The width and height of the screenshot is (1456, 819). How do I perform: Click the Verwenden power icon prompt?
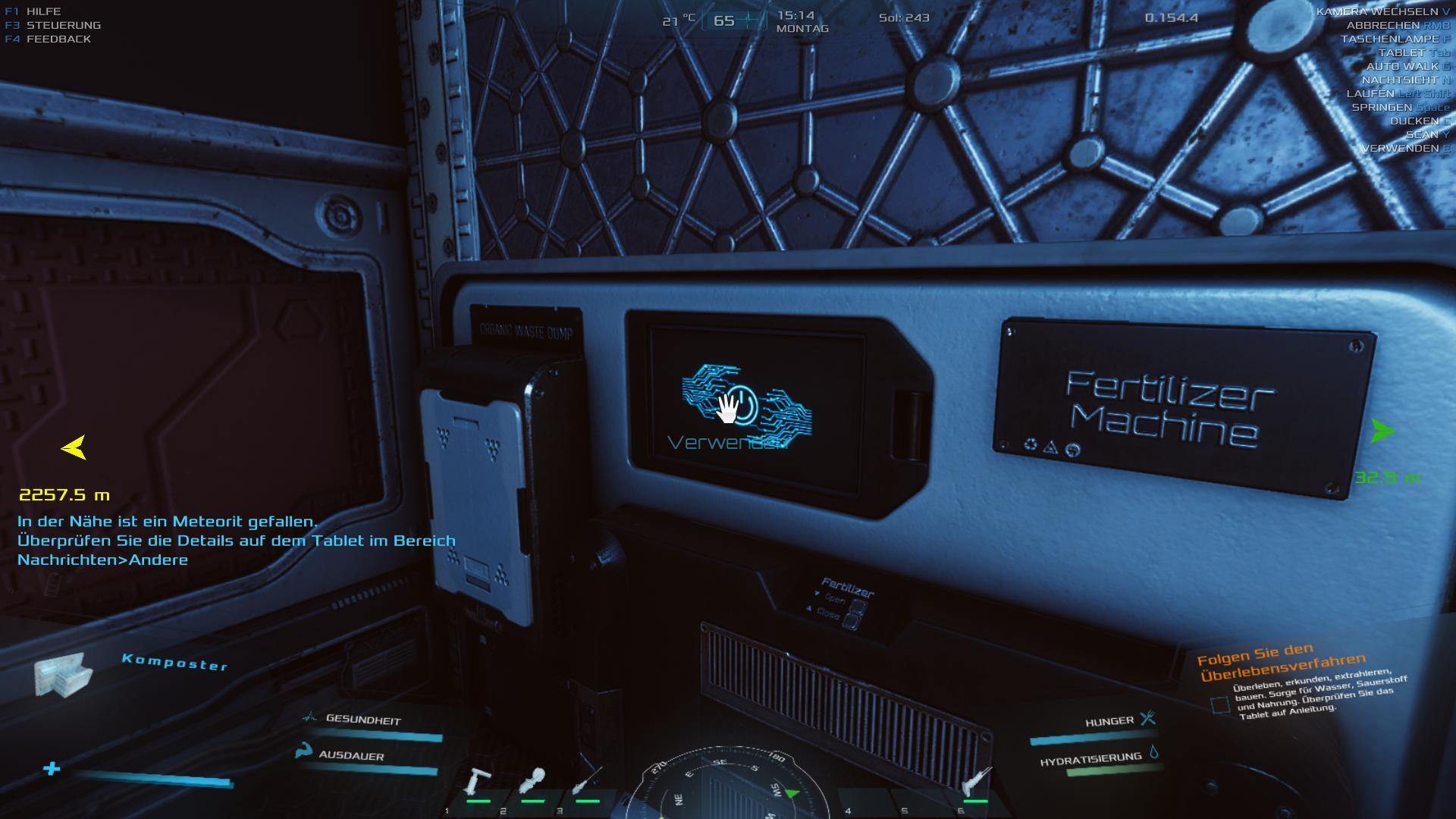745,404
